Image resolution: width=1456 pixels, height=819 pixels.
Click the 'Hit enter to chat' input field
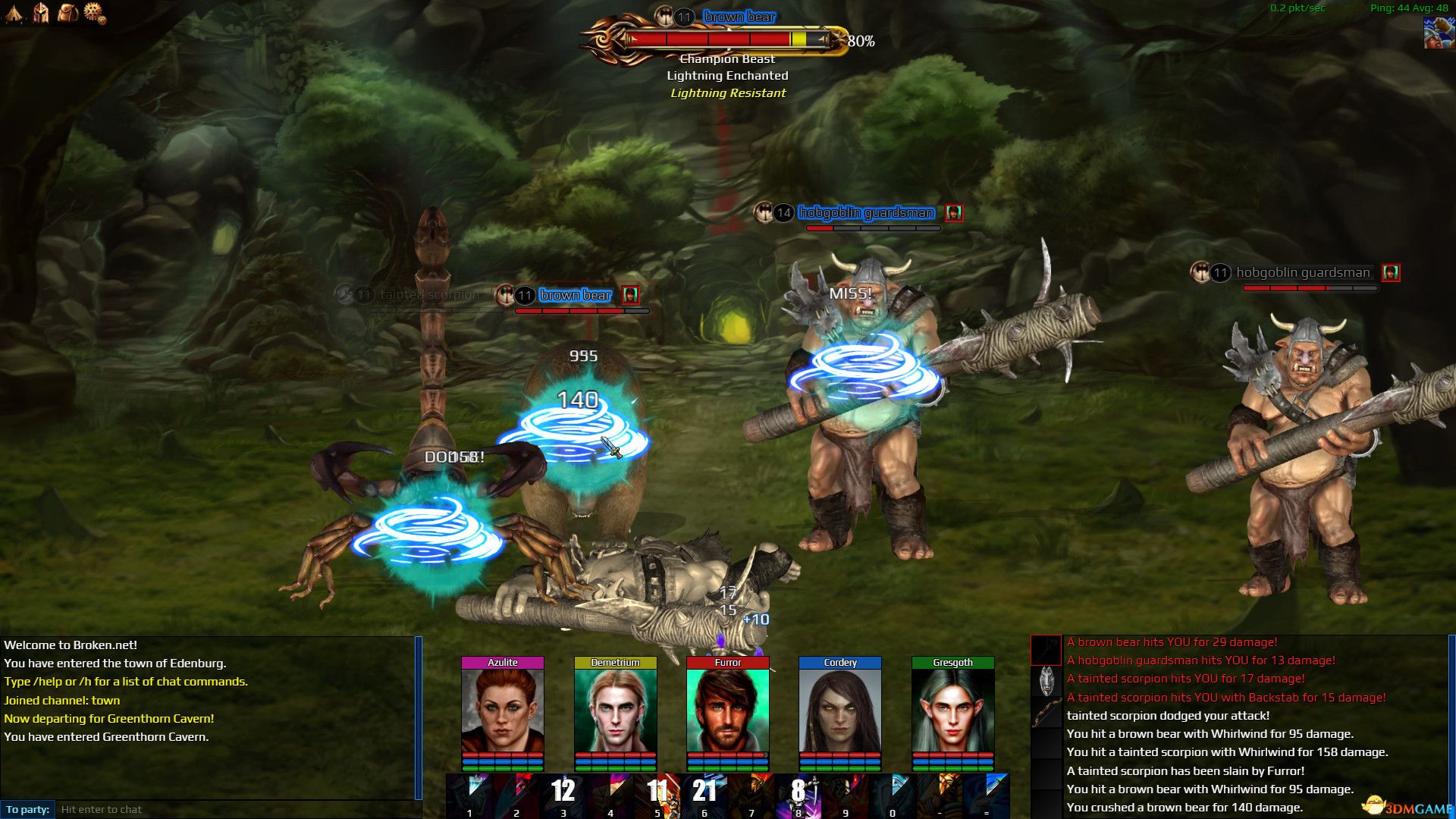(x=227, y=809)
